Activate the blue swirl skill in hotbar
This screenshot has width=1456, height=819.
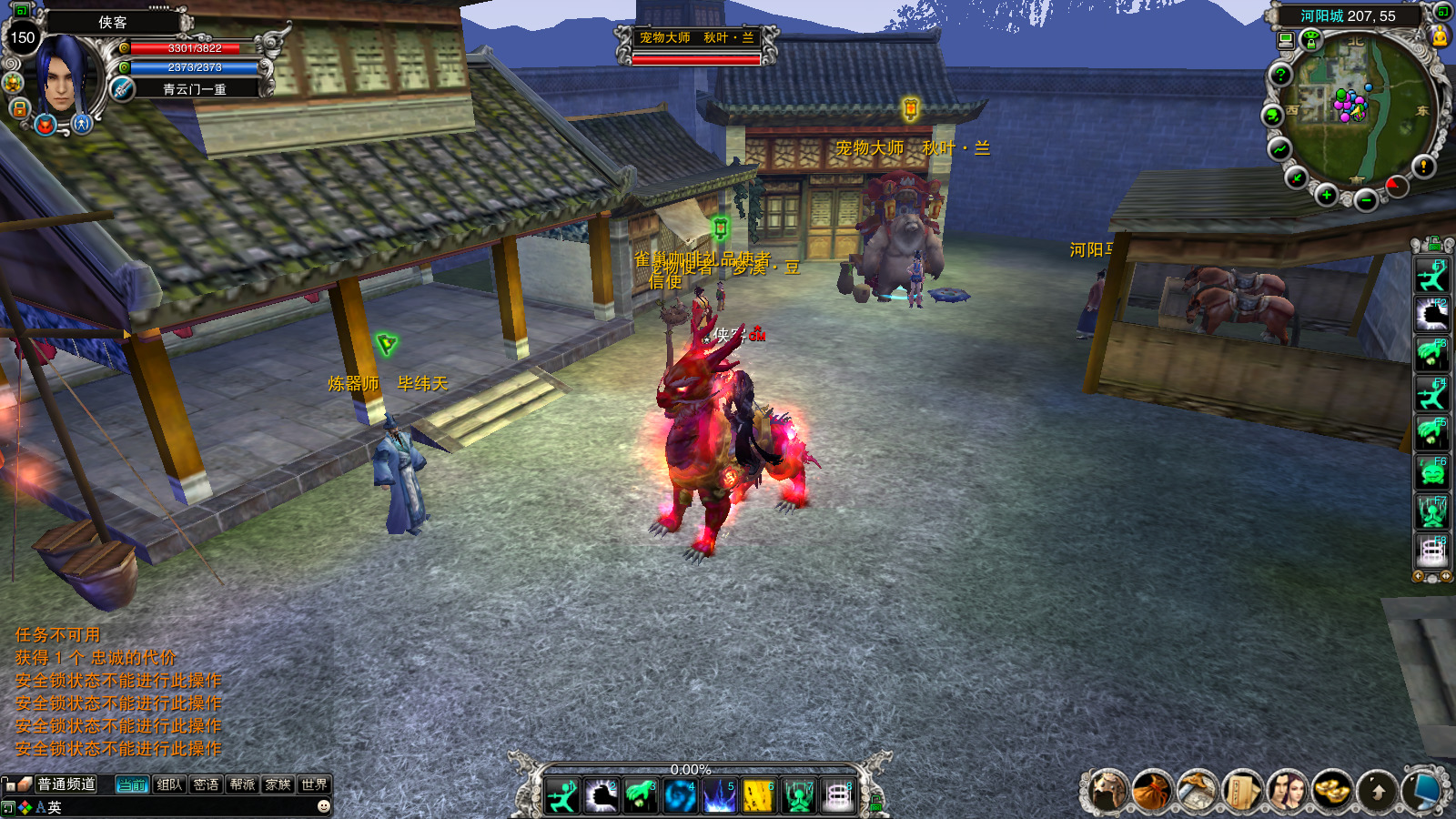(680, 797)
